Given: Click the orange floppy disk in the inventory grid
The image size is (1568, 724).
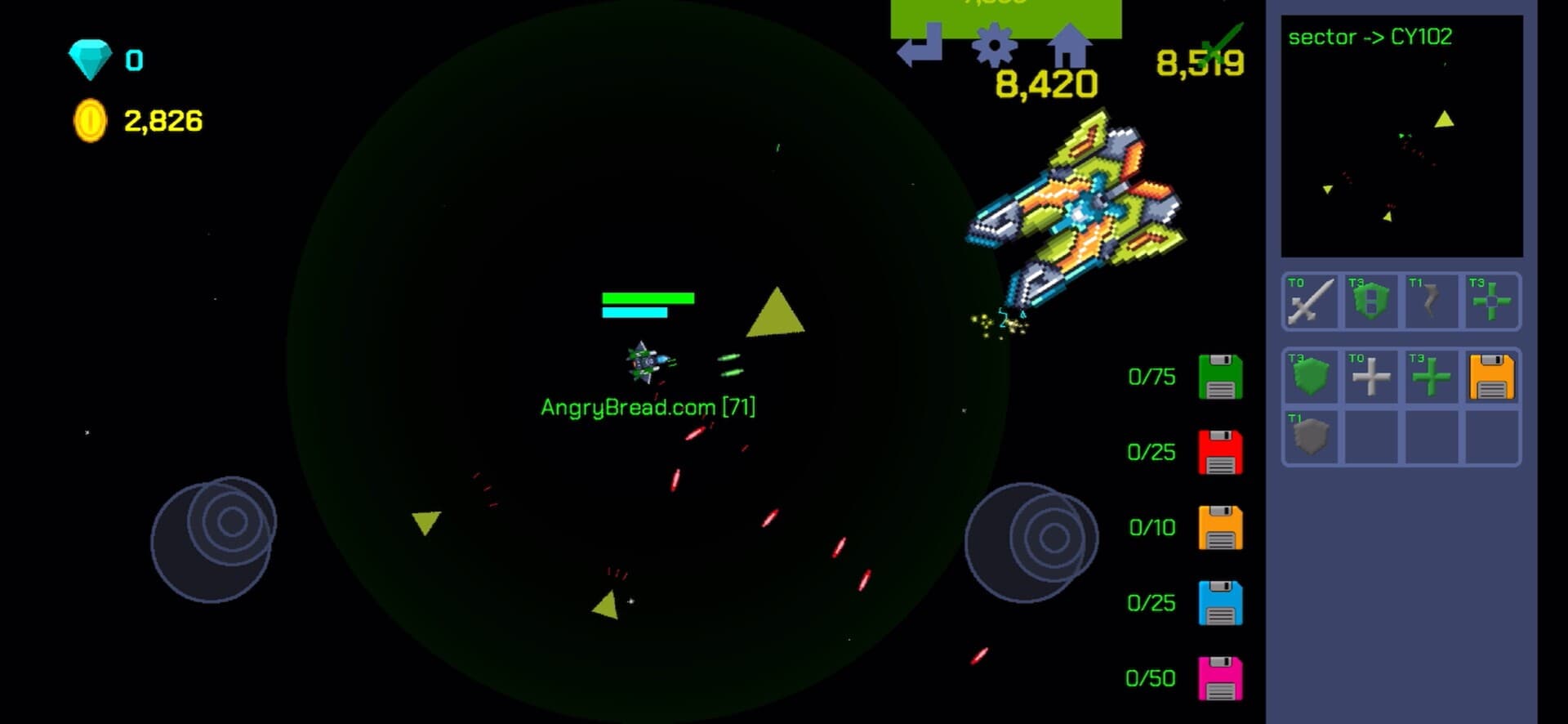Looking at the screenshot, I should [1492, 378].
